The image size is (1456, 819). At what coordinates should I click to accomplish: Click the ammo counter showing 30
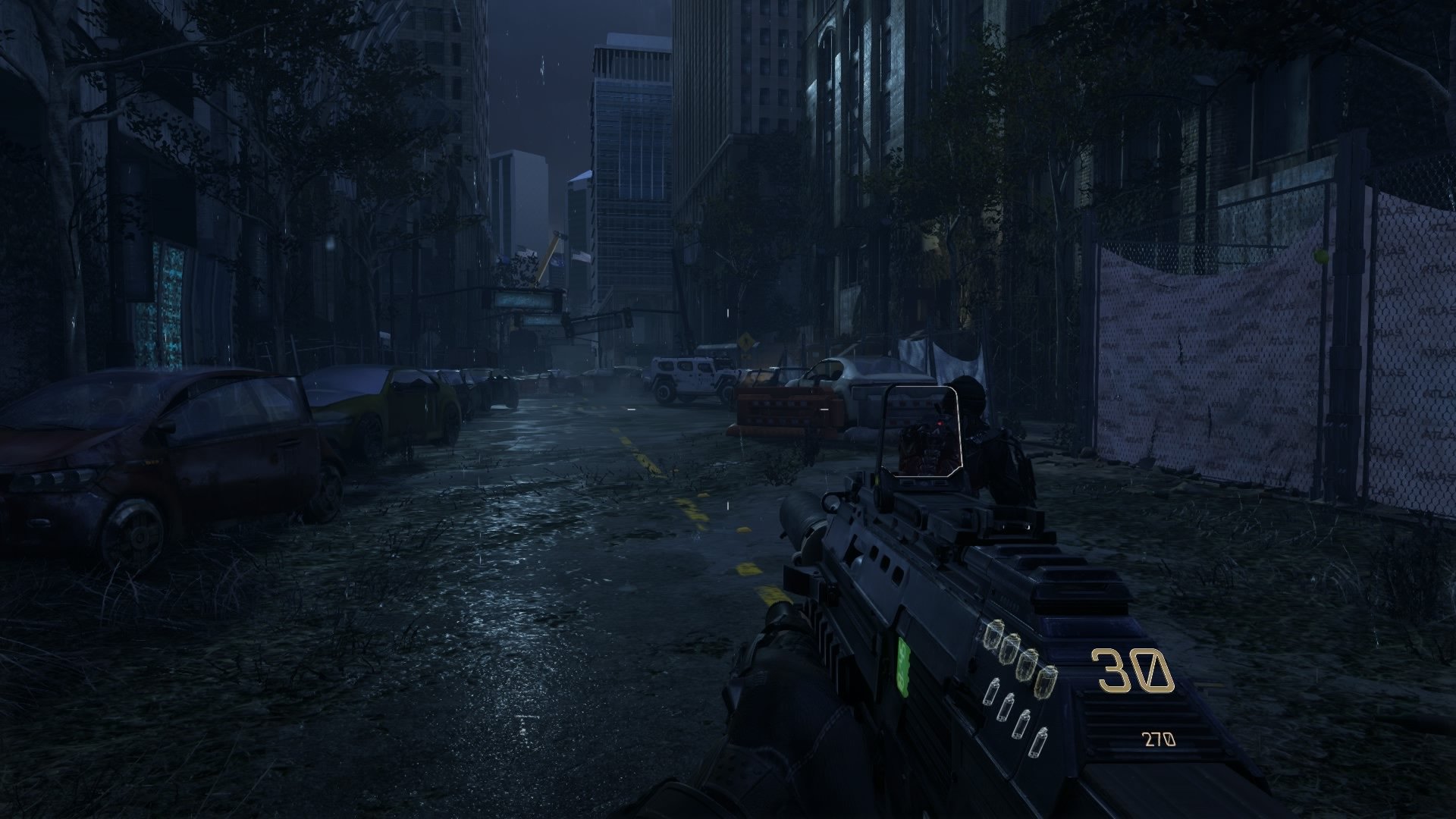(x=1132, y=670)
